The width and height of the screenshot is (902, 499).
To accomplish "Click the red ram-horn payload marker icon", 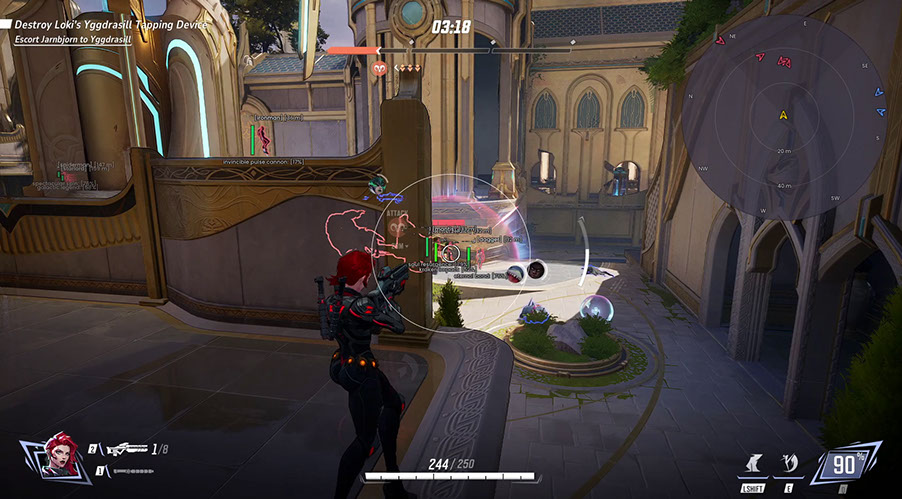I will (380, 68).
